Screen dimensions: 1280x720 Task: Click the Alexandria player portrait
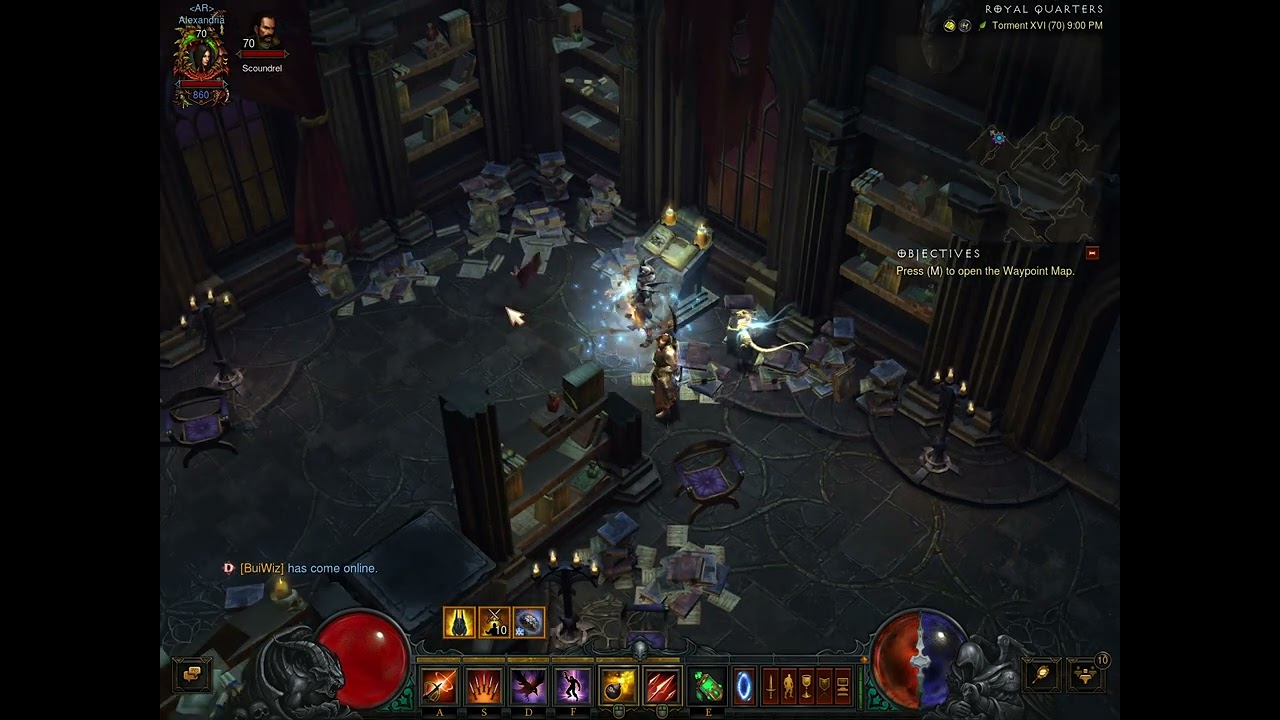(x=201, y=58)
